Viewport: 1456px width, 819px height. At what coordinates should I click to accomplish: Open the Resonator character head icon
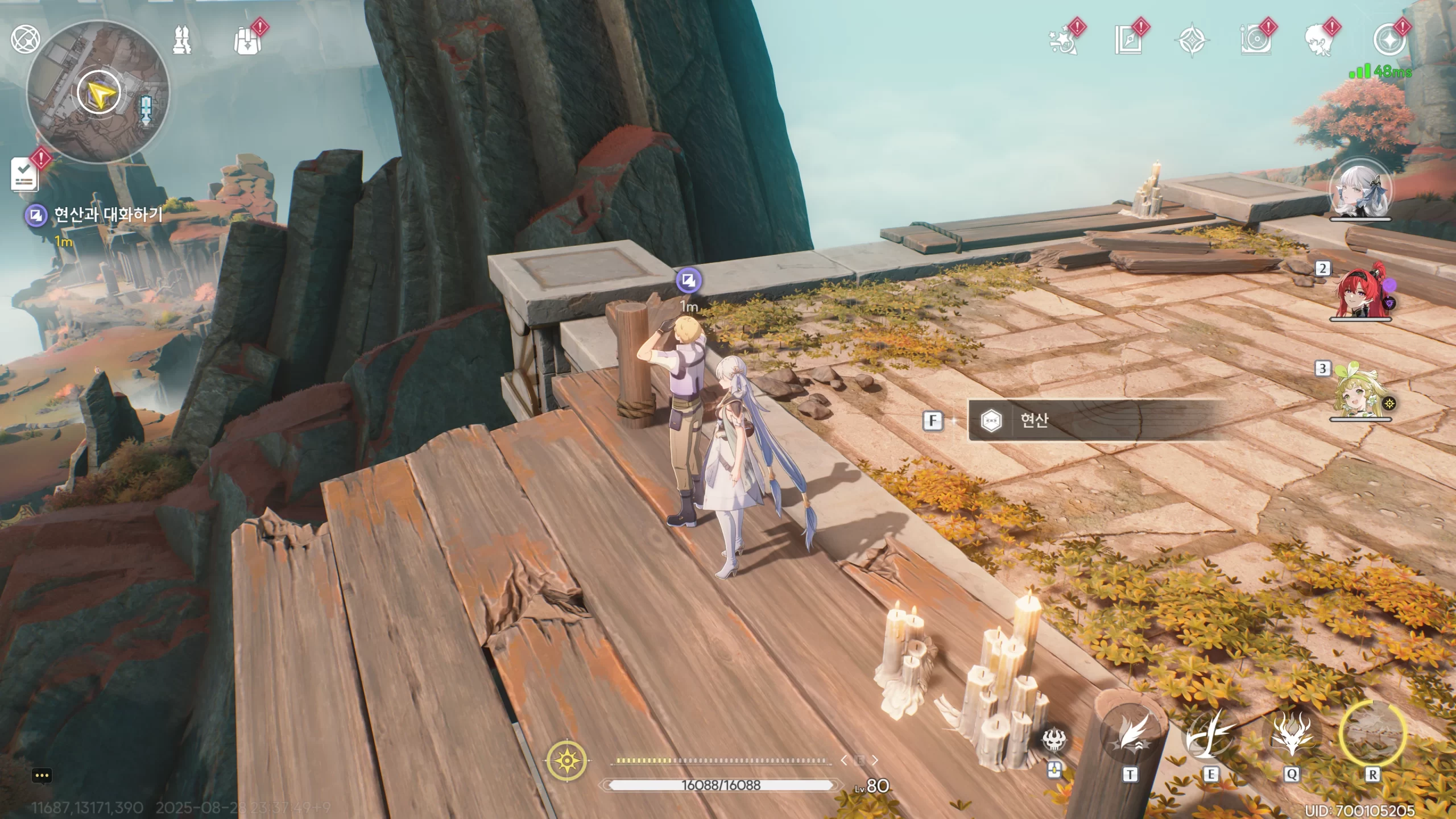(1318, 41)
